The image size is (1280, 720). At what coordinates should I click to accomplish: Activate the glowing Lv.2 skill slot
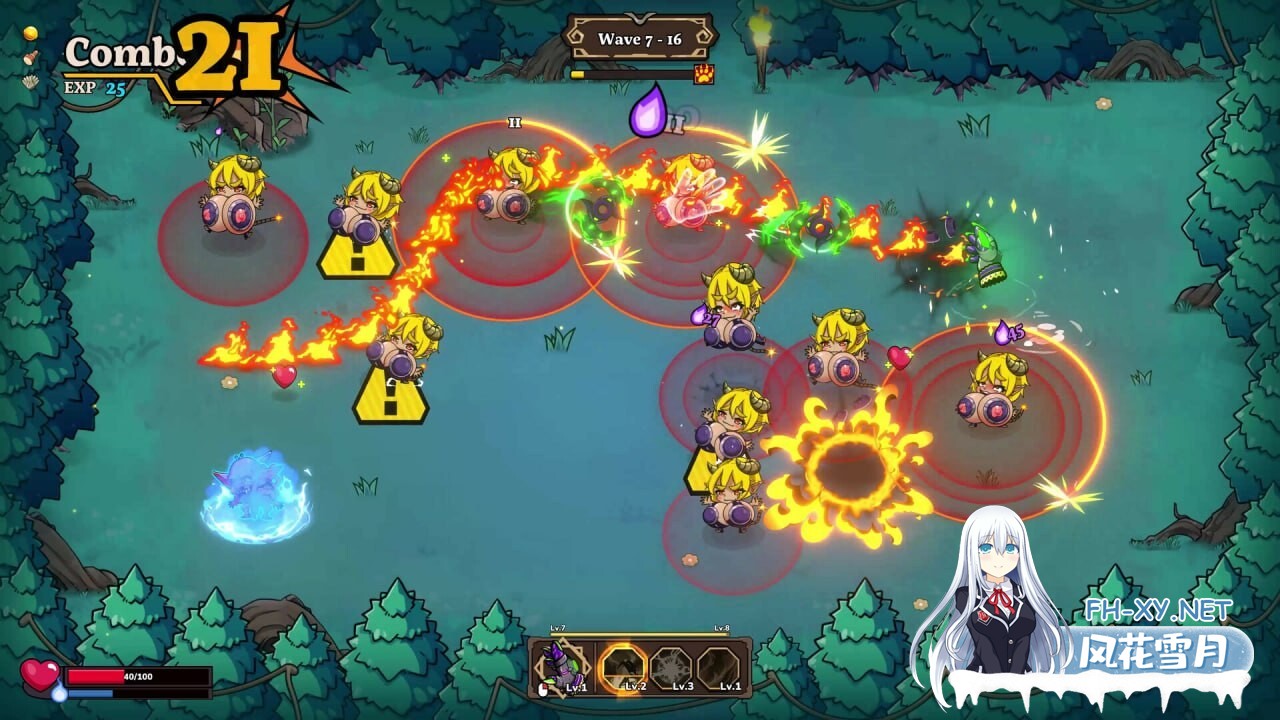tap(622, 667)
